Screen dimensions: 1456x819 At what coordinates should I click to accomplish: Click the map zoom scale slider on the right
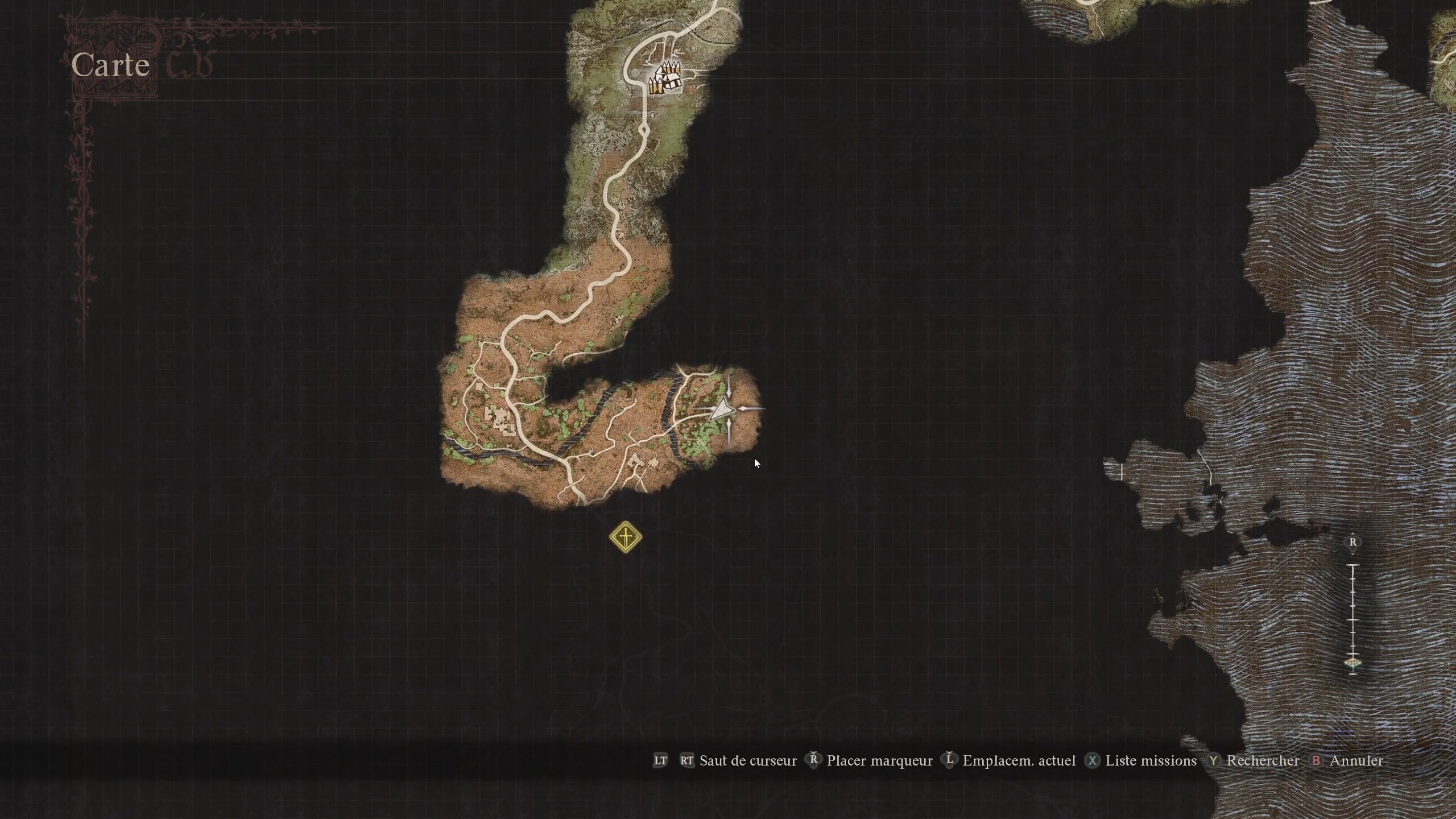1352,611
